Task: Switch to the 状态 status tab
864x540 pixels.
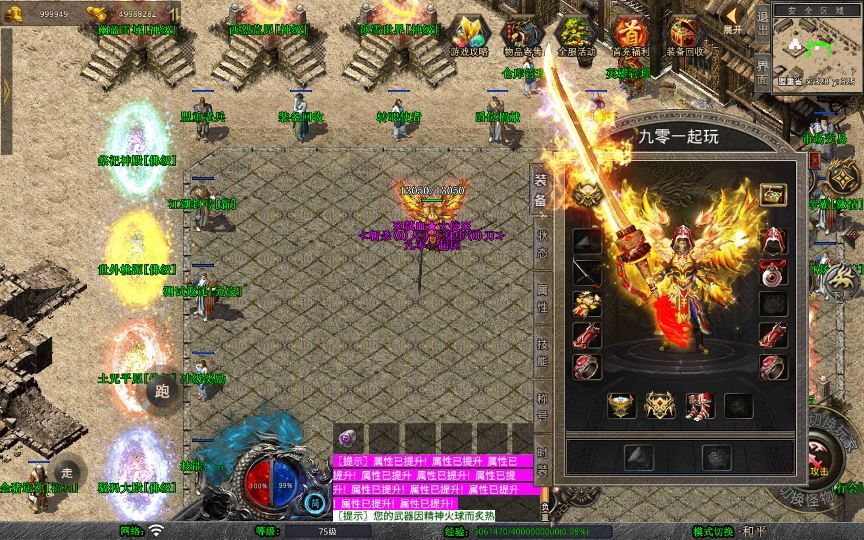Action: pos(541,247)
